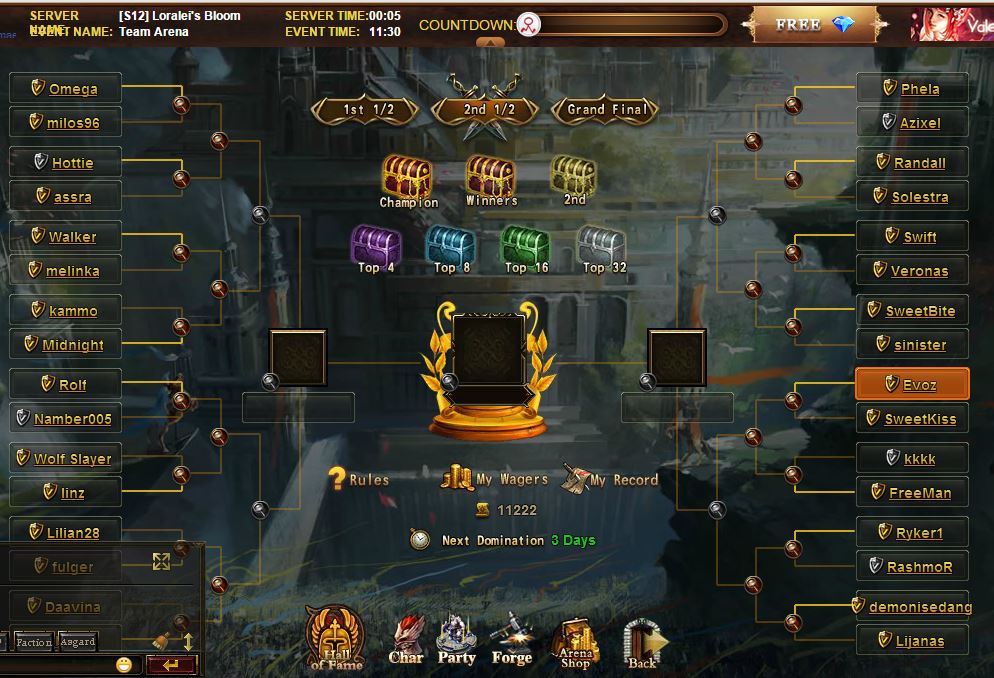View the Top 16 green chest
The image size is (994, 678).
point(526,245)
